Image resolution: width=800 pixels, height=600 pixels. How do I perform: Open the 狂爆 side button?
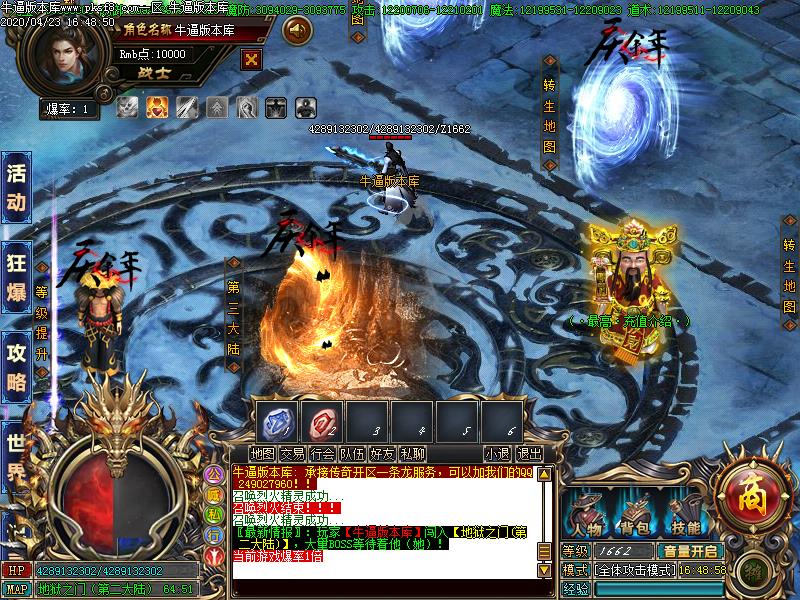click(x=16, y=275)
